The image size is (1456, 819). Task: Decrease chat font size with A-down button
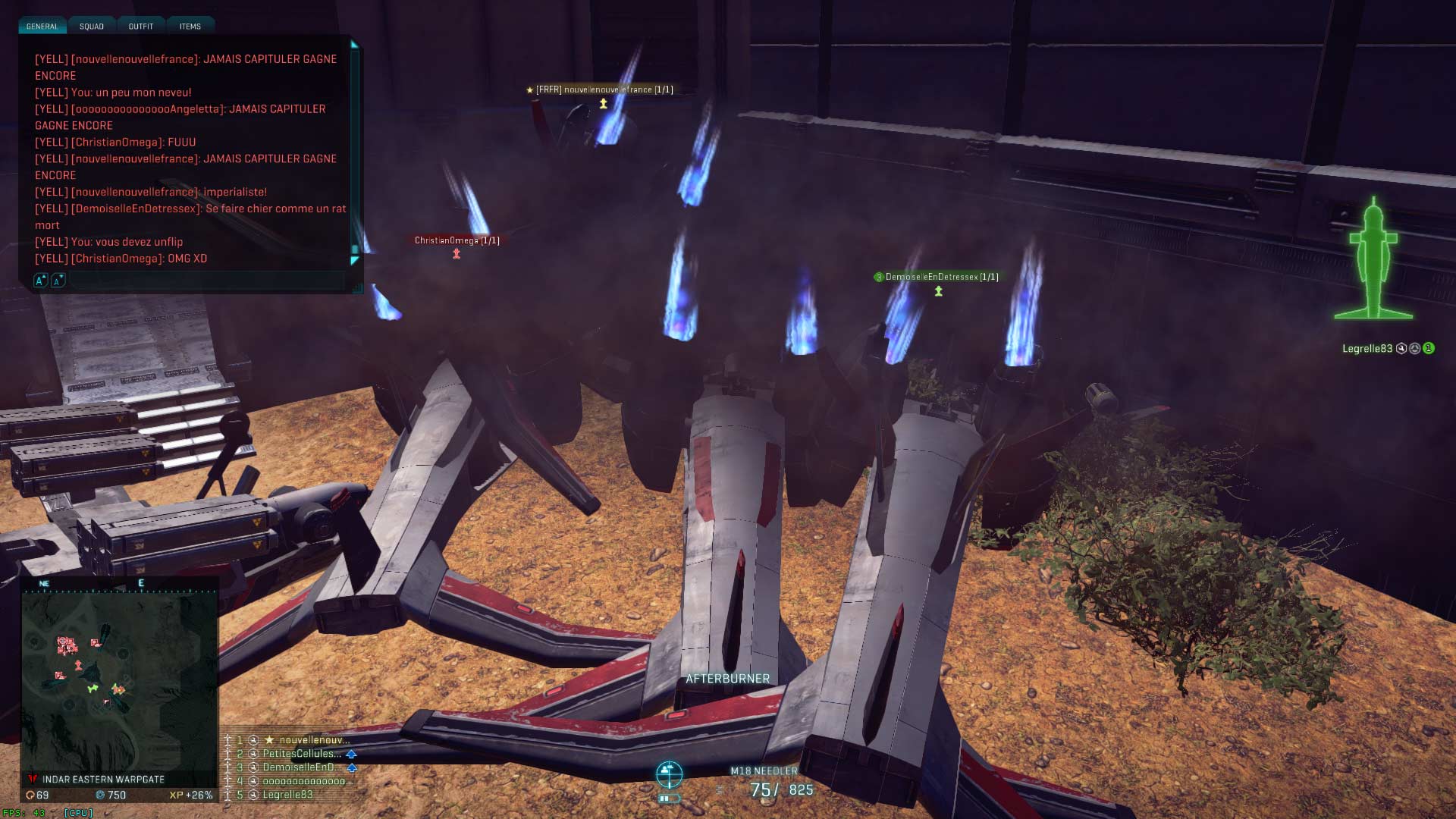coord(58,281)
